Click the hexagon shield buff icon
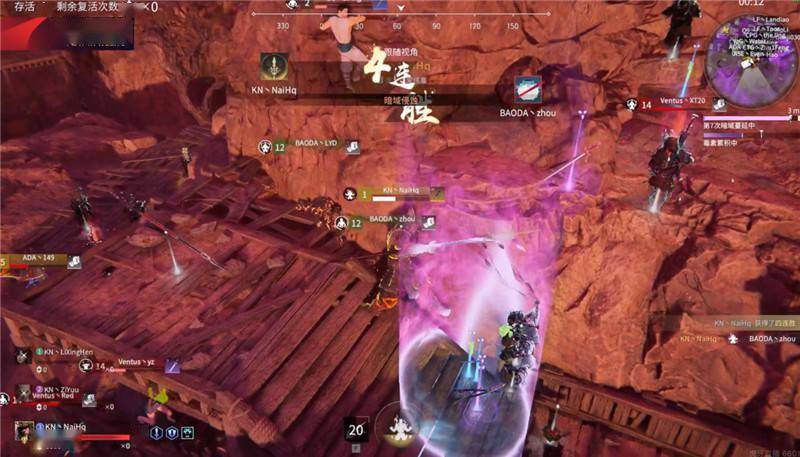800x457 pixels. [171, 432]
